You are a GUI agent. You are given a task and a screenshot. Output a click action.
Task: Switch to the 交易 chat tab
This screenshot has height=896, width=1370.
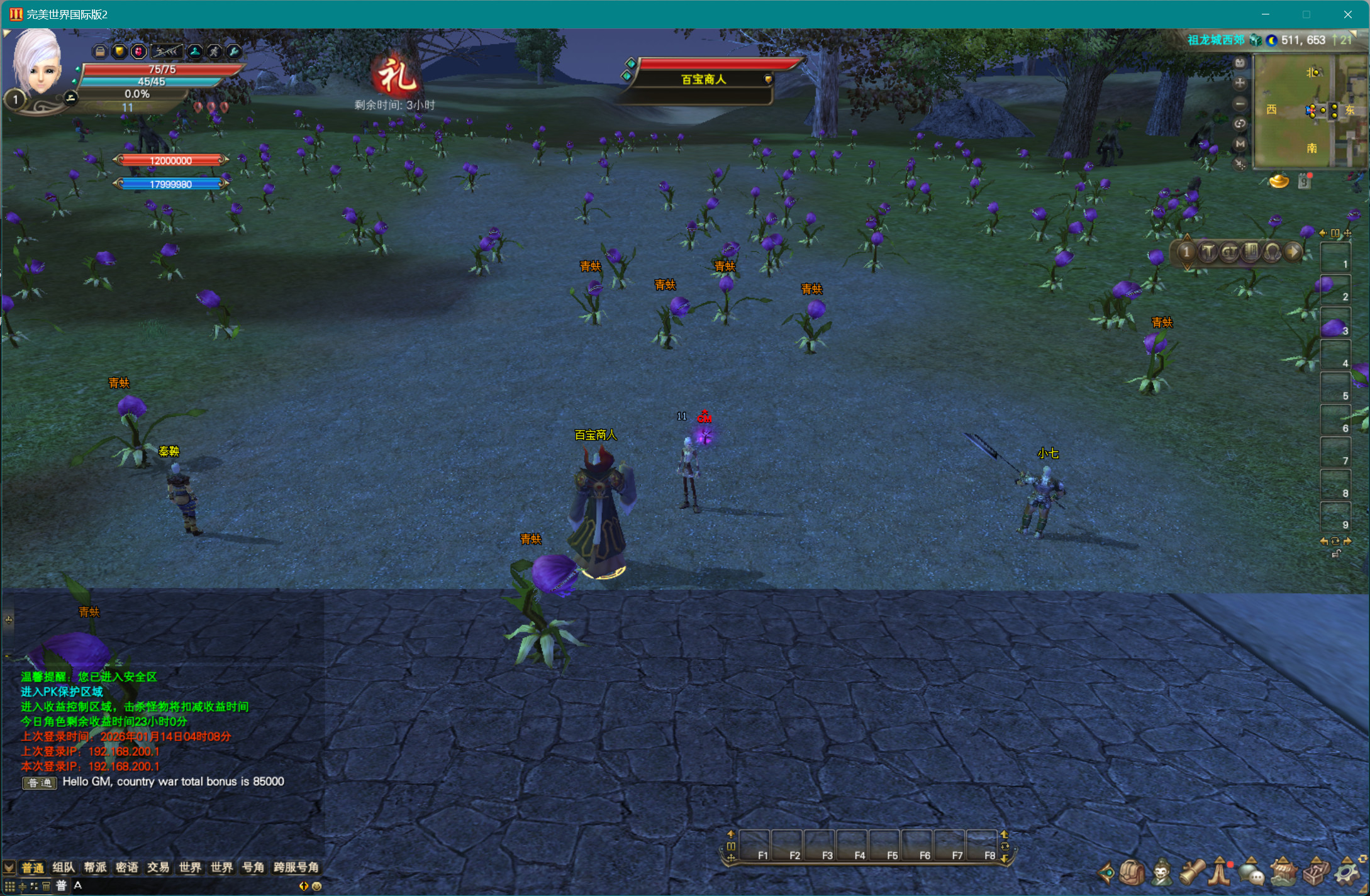[158, 868]
